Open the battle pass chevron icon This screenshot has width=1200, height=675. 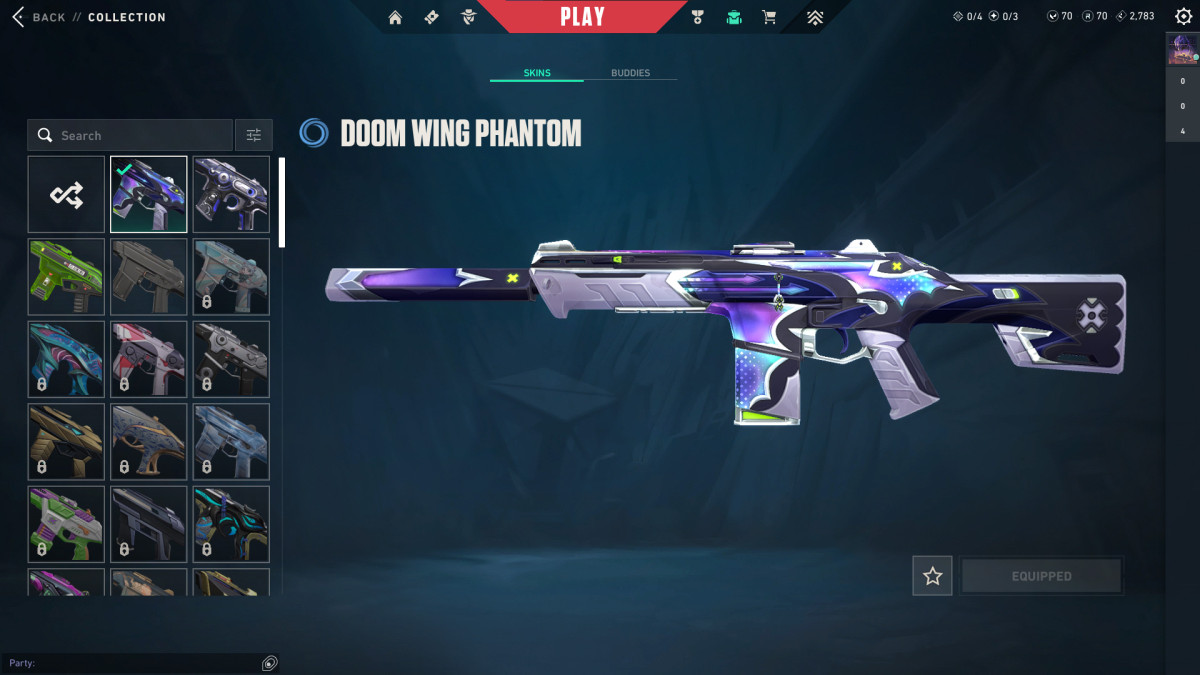[x=815, y=17]
